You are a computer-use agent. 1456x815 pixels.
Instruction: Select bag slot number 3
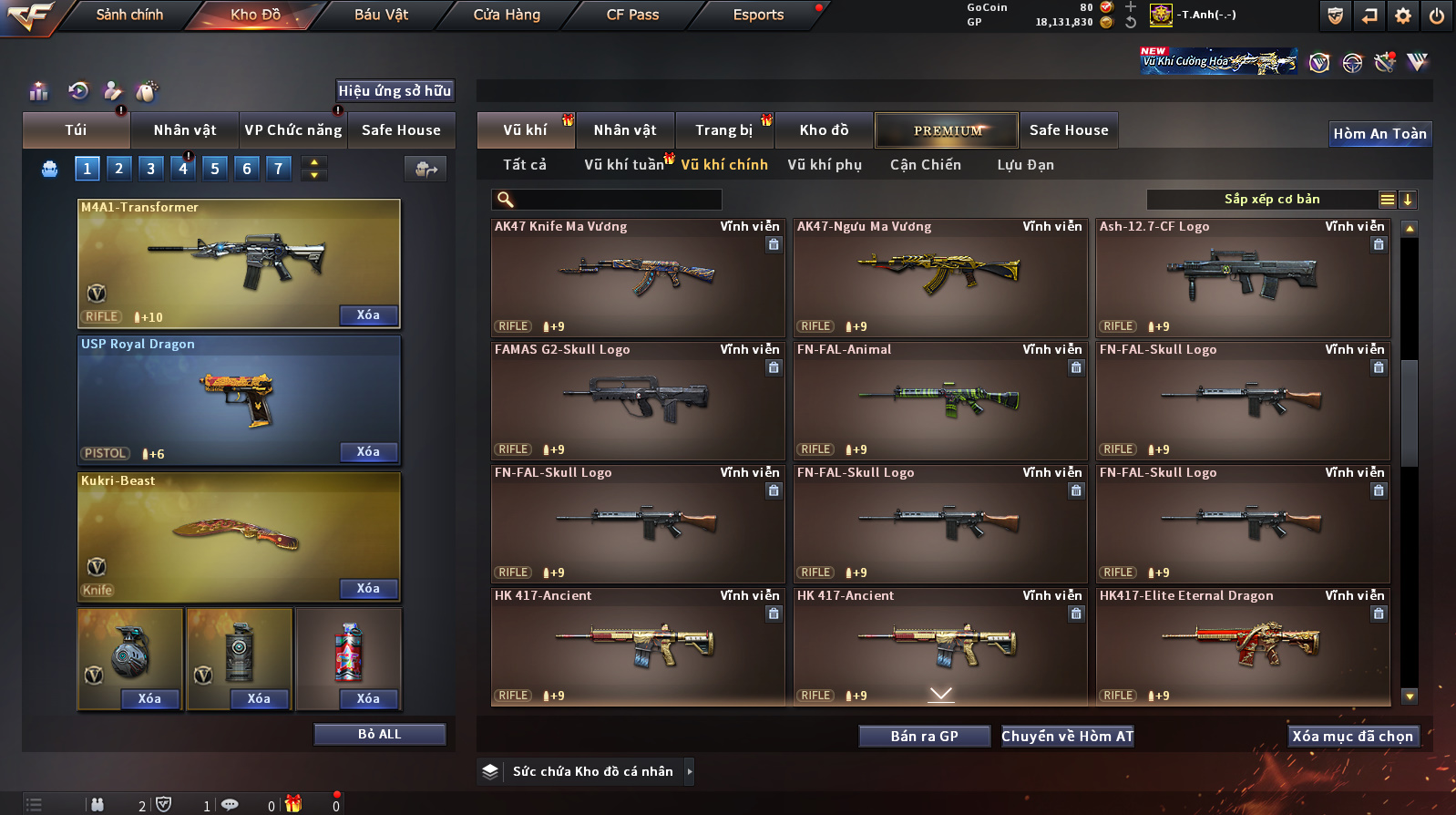coord(151,169)
